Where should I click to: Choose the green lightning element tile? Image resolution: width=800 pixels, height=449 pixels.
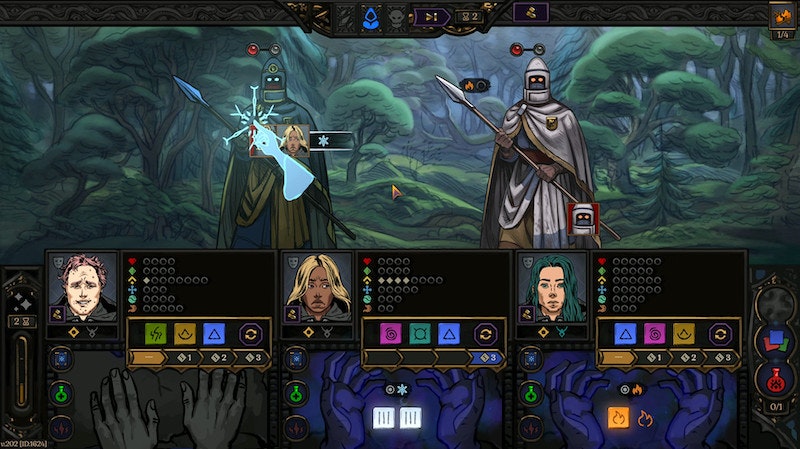tap(157, 334)
